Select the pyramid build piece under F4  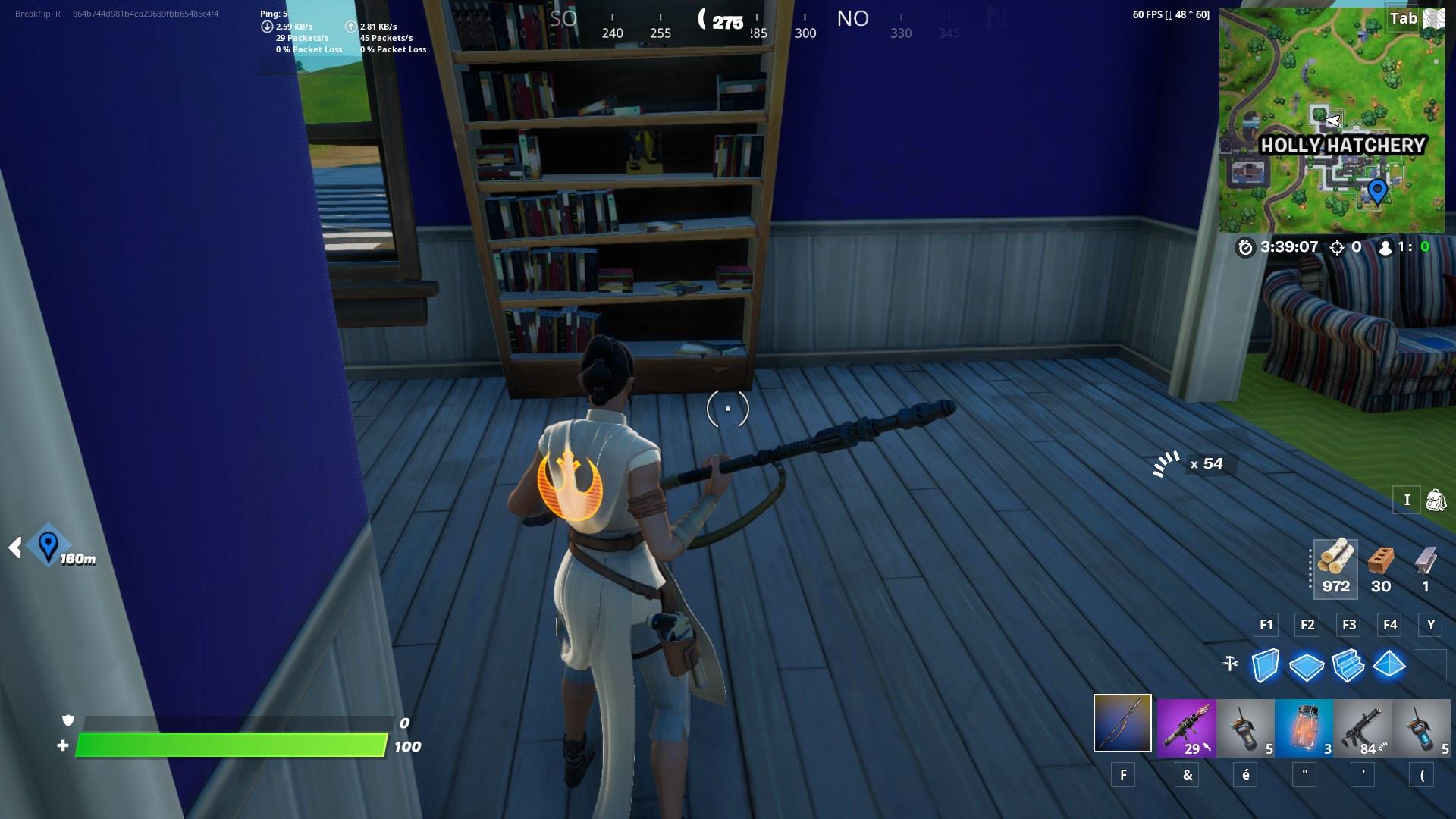tap(1390, 666)
